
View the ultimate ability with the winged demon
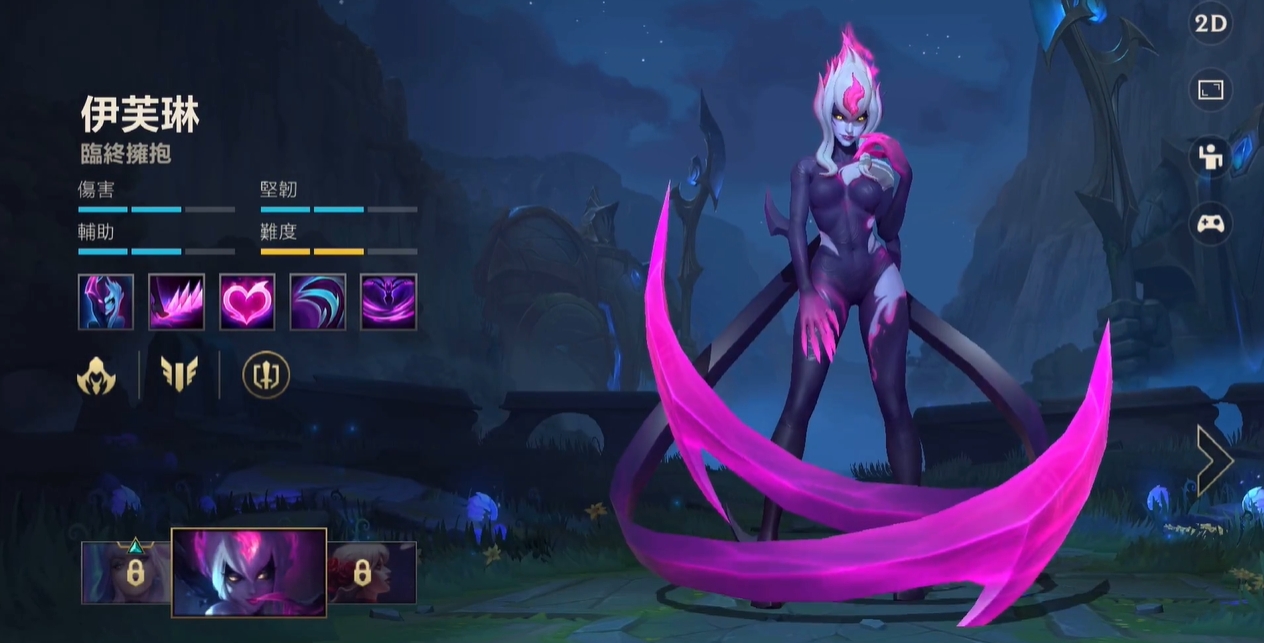coord(388,301)
